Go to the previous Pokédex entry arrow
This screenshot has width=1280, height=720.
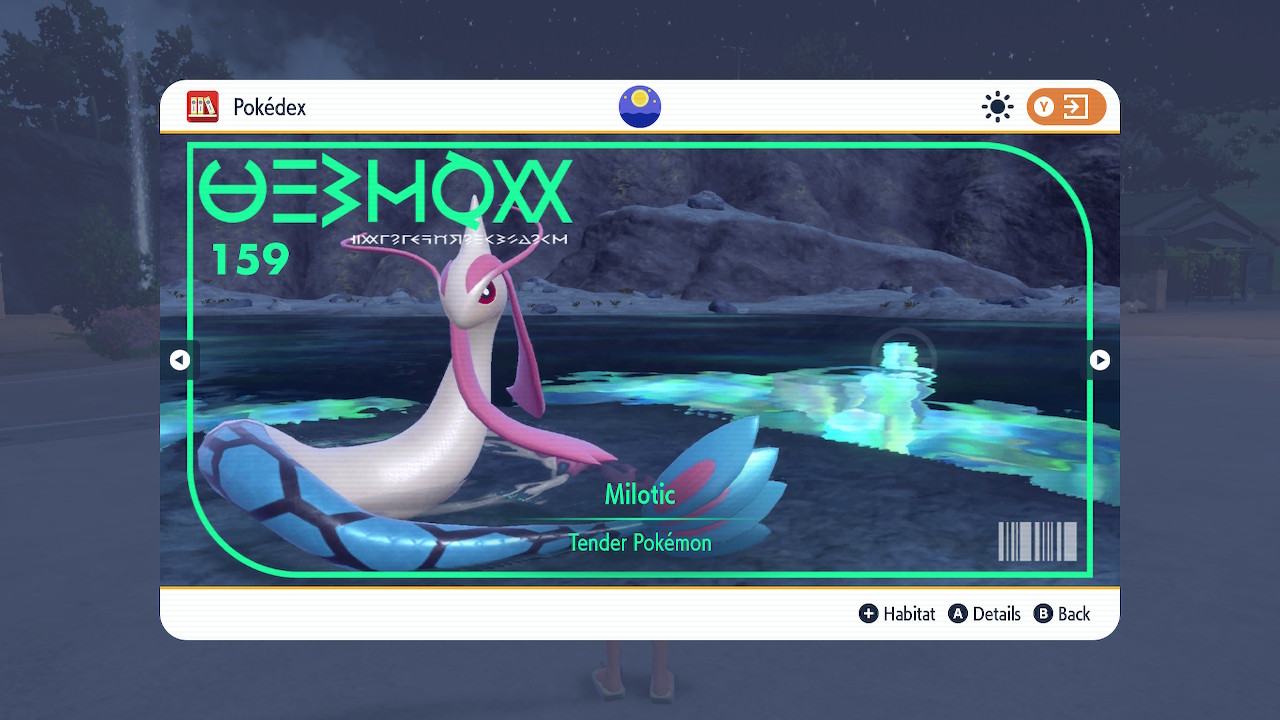pyautogui.click(x=180, y=360)
